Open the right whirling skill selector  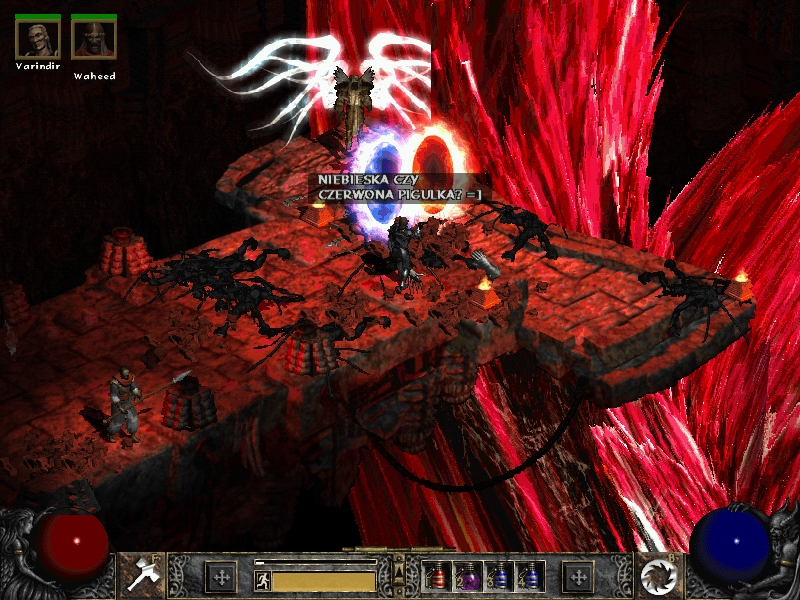(x=660, y=576)
